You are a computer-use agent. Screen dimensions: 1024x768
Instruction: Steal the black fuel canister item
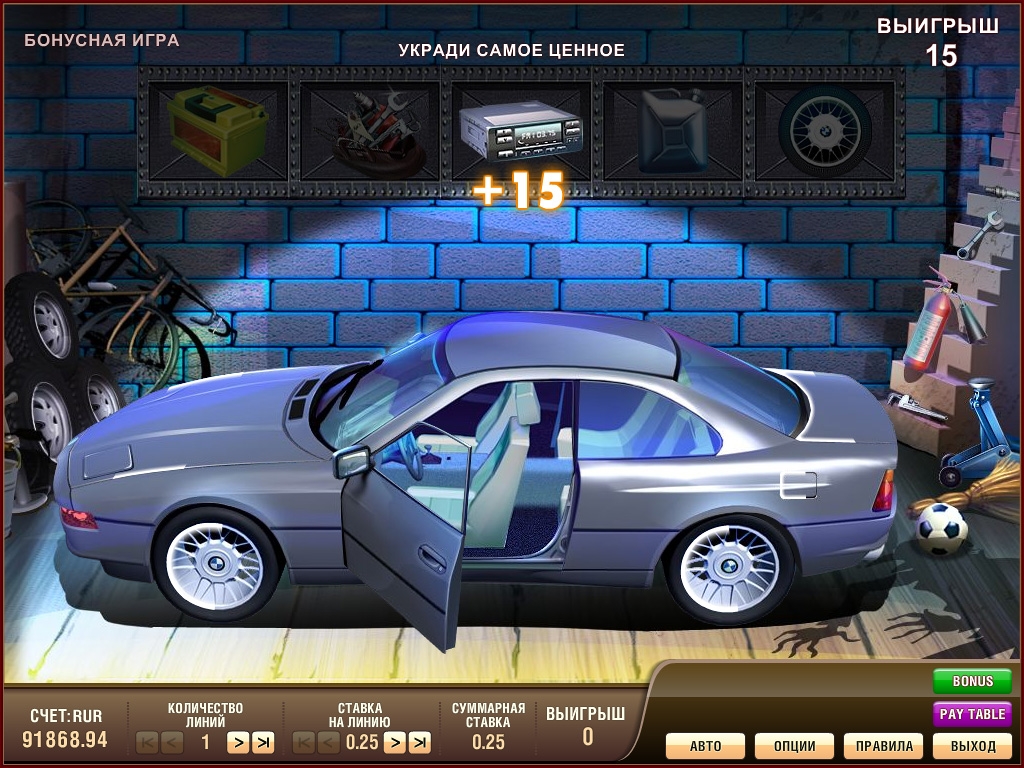click(673, 130)
